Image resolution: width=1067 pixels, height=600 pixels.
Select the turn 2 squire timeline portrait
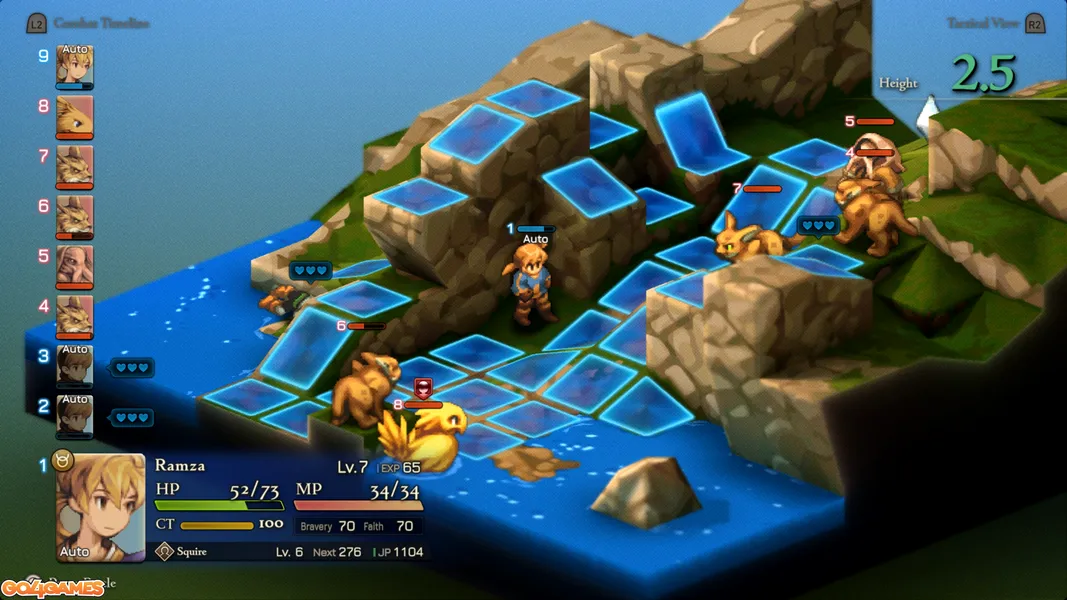(x=75, y=416)
